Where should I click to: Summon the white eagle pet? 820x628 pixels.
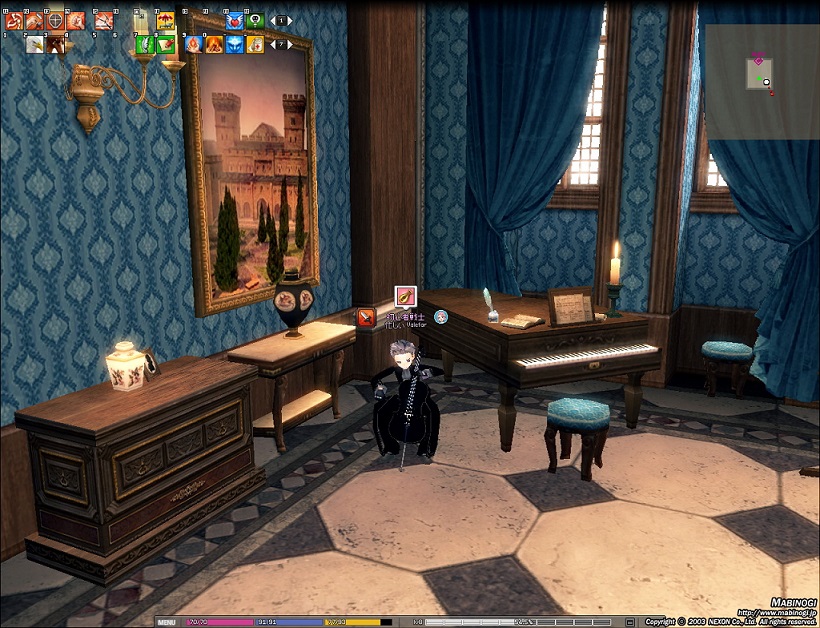[x=35, y=44]
